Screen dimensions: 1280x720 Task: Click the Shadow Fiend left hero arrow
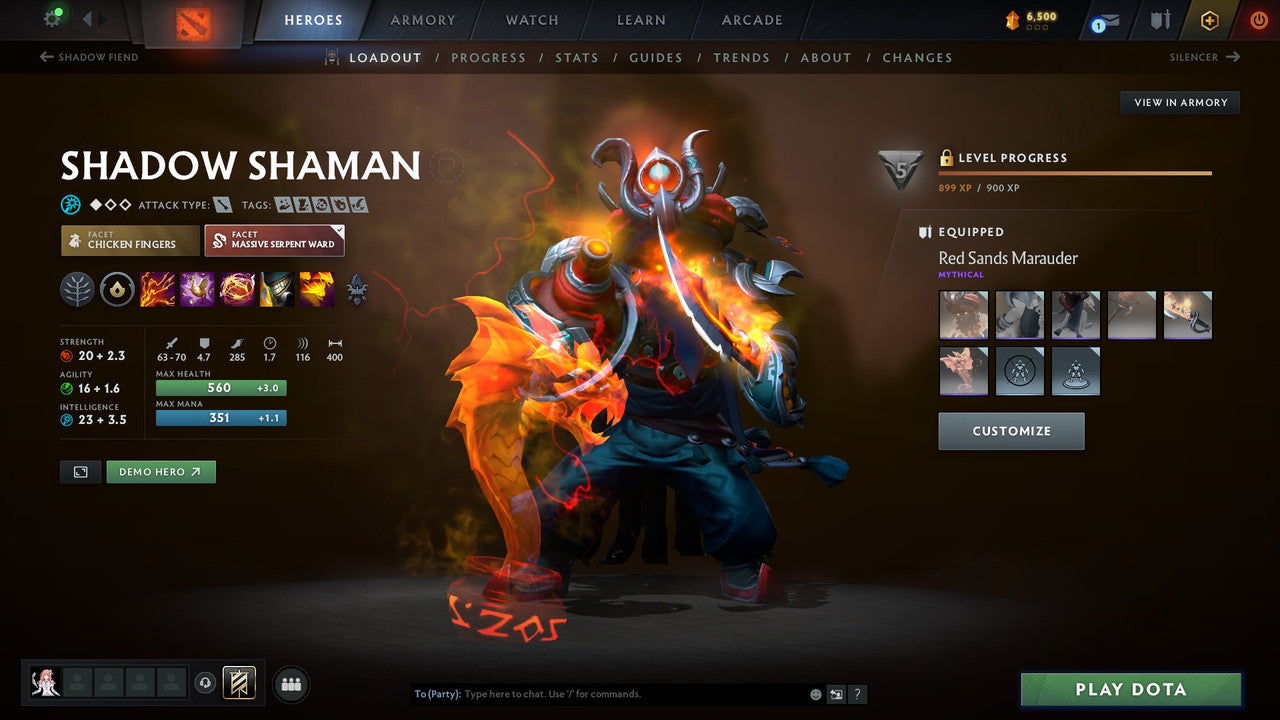click(x=87, y=57)
